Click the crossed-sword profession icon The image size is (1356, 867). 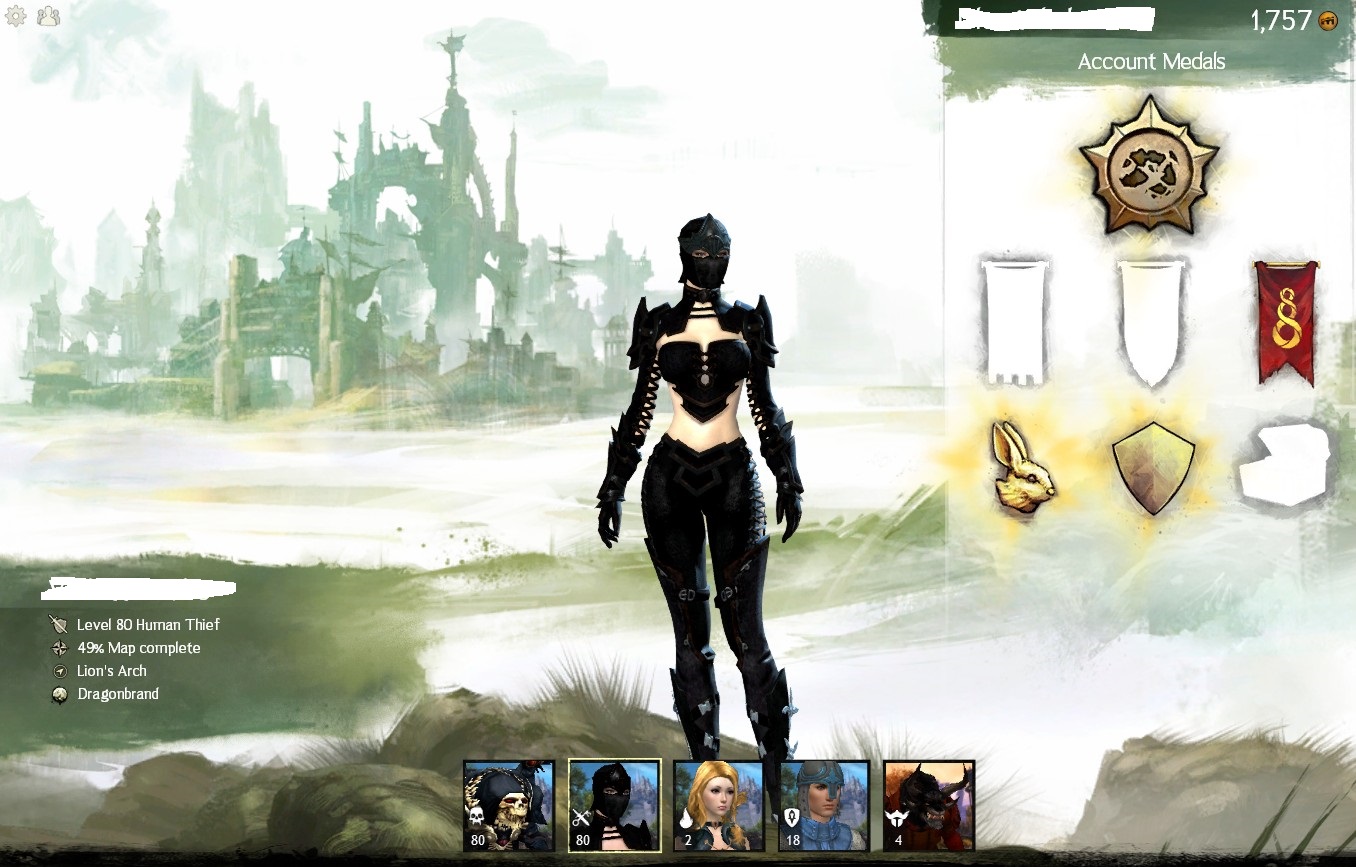pyautogui.click(x=59, y=624)
